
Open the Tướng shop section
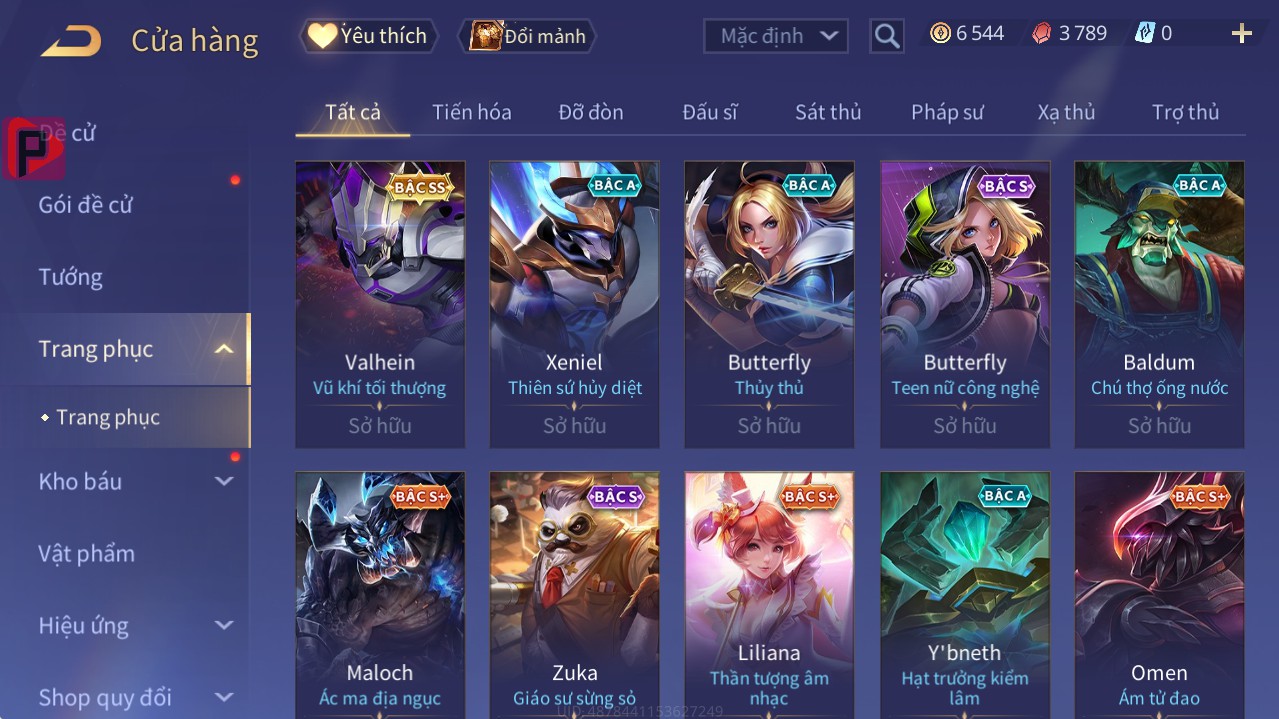point(70,277)
